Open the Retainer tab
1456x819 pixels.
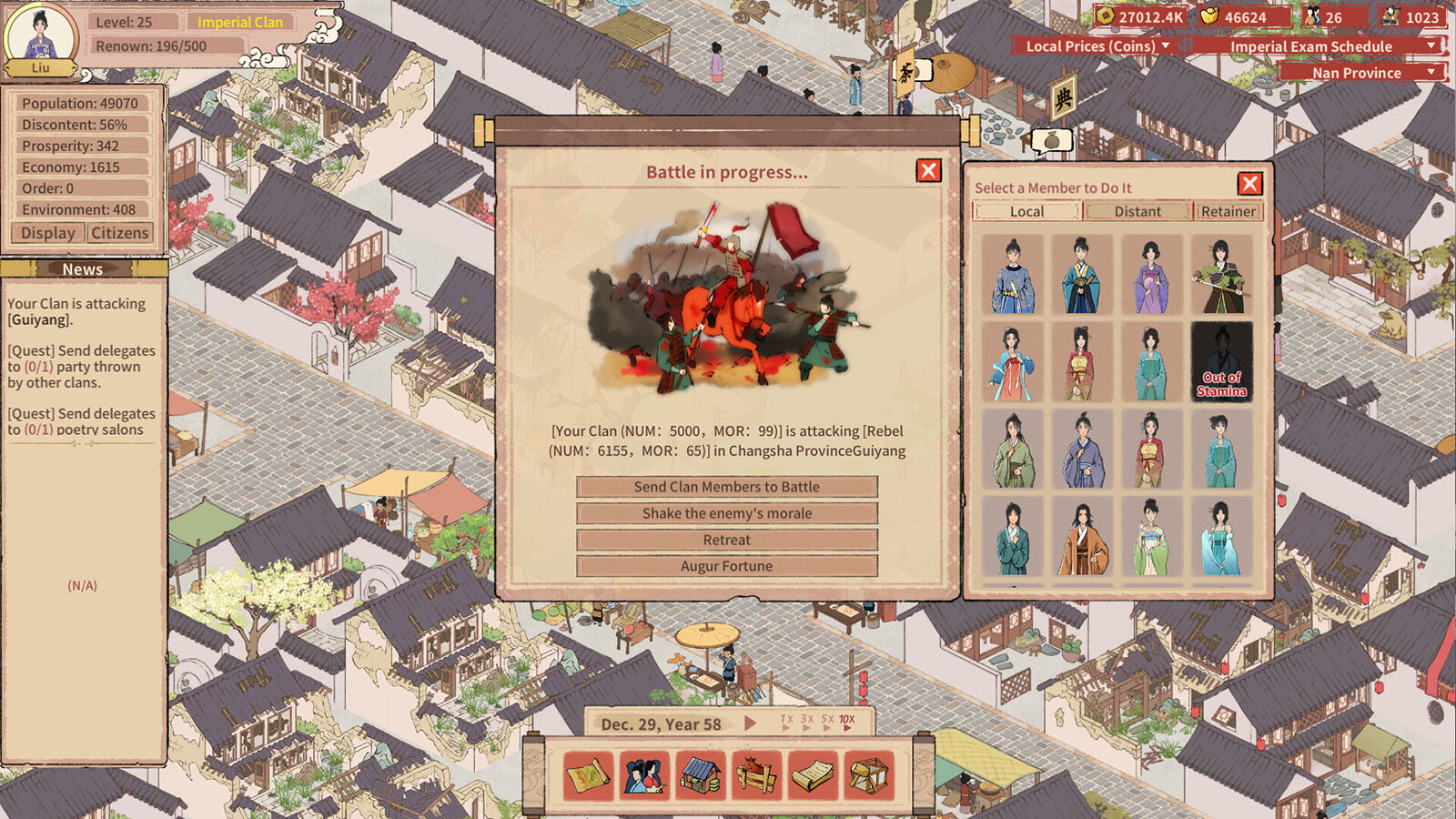pos(1228,211)
